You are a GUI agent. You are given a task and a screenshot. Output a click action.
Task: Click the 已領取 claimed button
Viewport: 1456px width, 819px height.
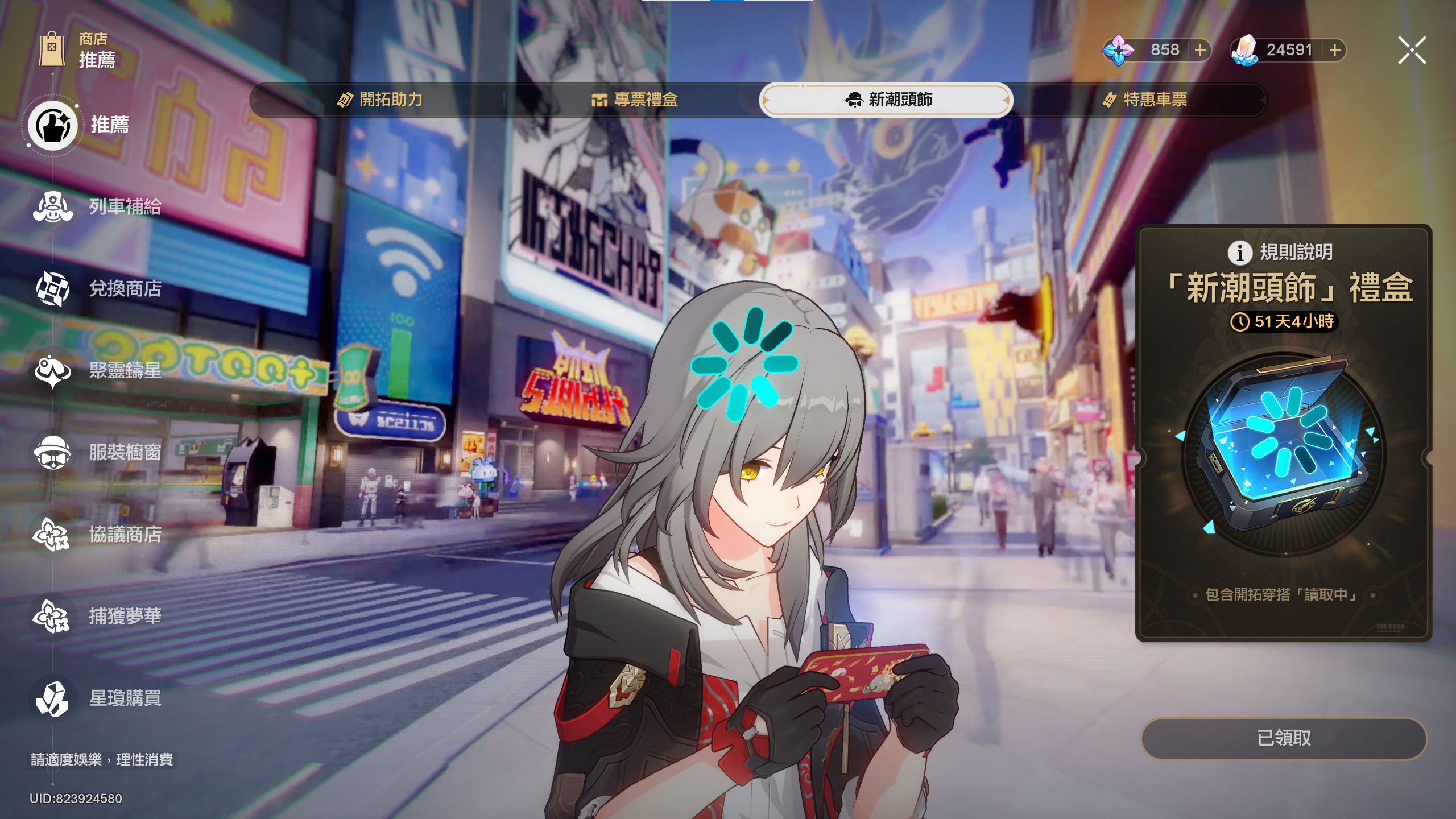coord(1284,738)
